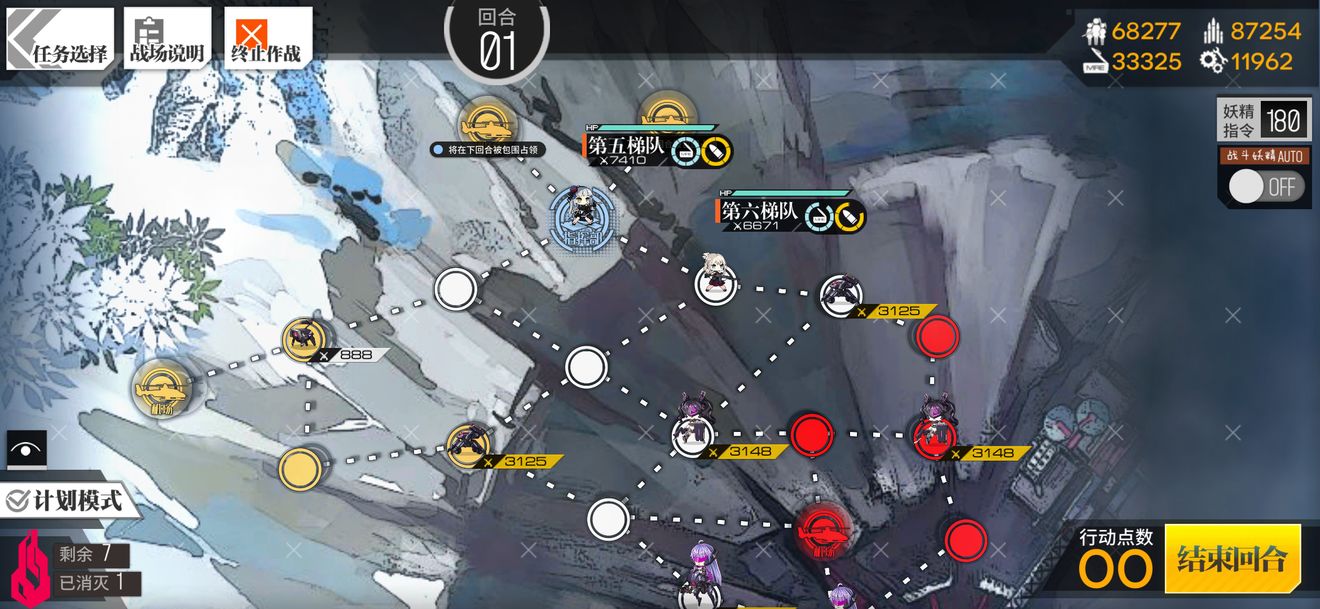
Task: Switch the combat fairy AUTO toggle
Action: point(1266,186)
